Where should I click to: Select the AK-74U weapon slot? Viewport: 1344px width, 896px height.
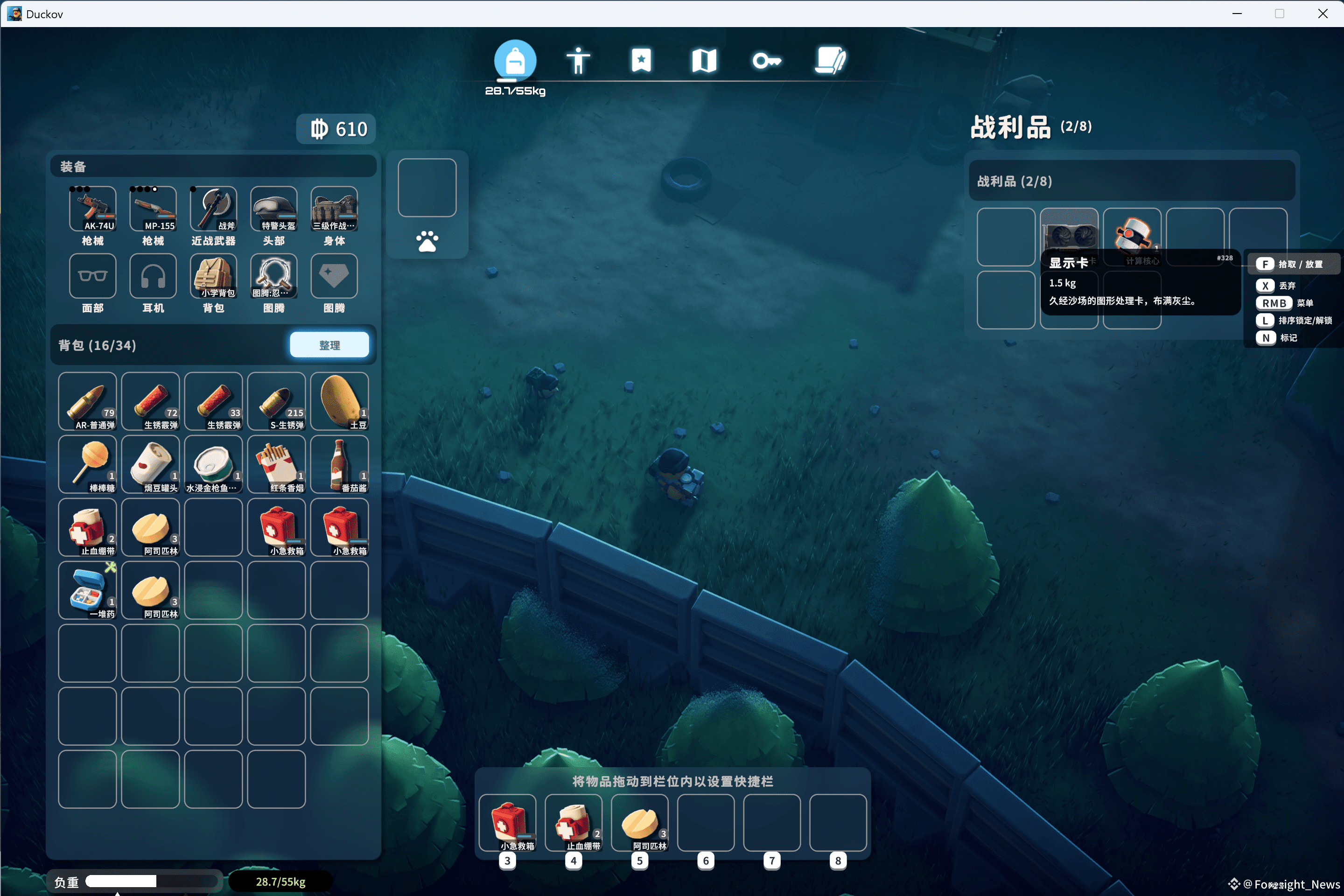92,209
